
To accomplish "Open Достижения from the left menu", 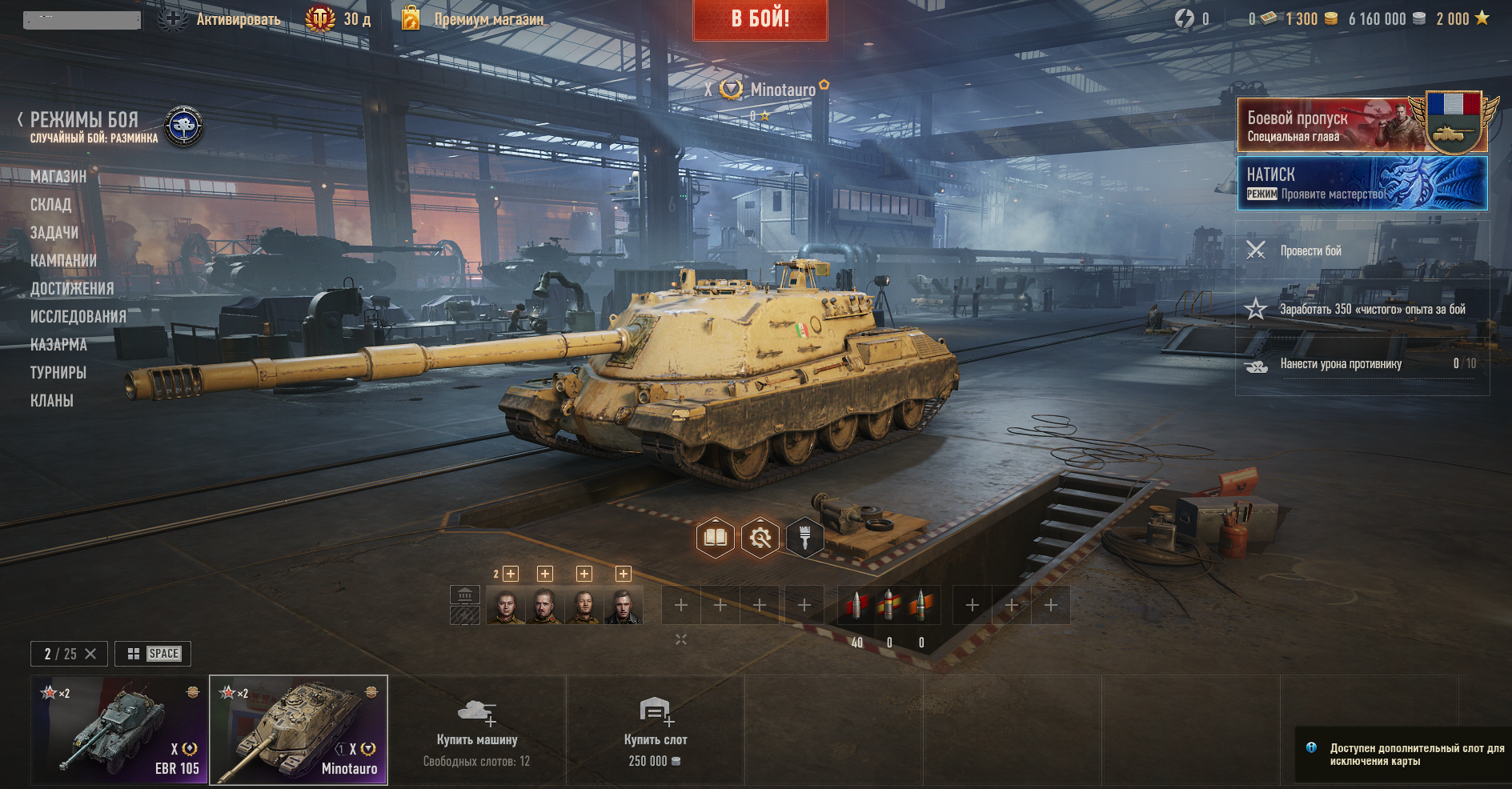I will click(x=72, y=289).
